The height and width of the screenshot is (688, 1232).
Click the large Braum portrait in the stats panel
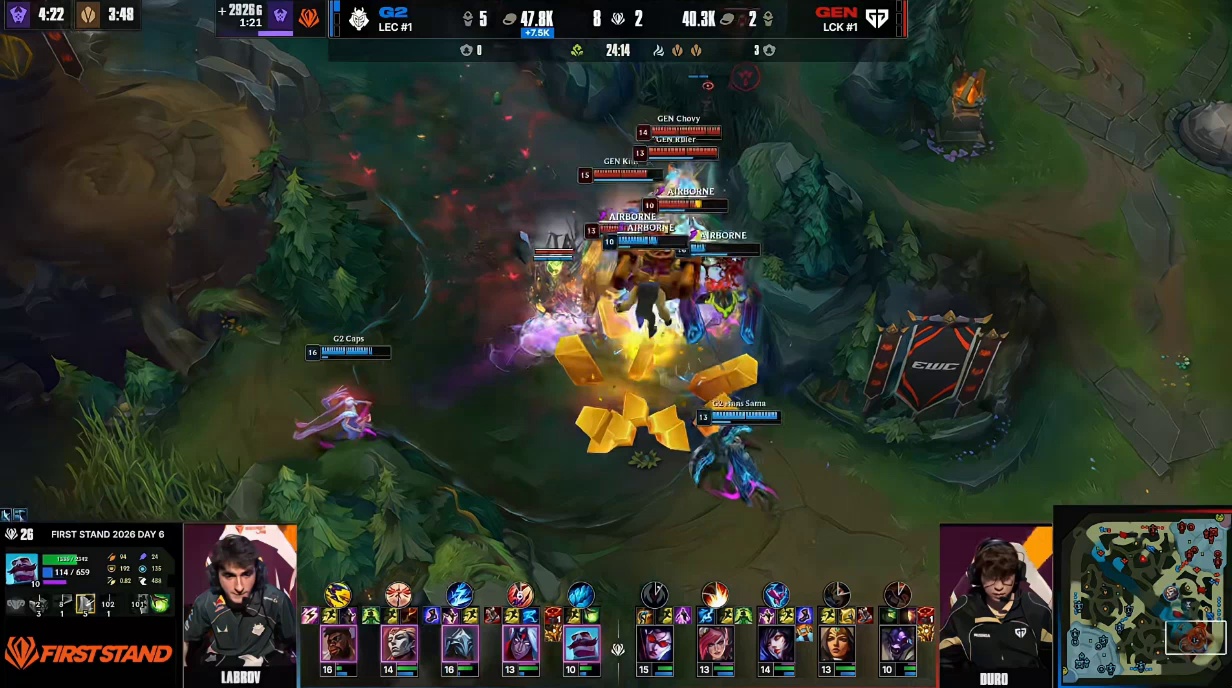22,568
